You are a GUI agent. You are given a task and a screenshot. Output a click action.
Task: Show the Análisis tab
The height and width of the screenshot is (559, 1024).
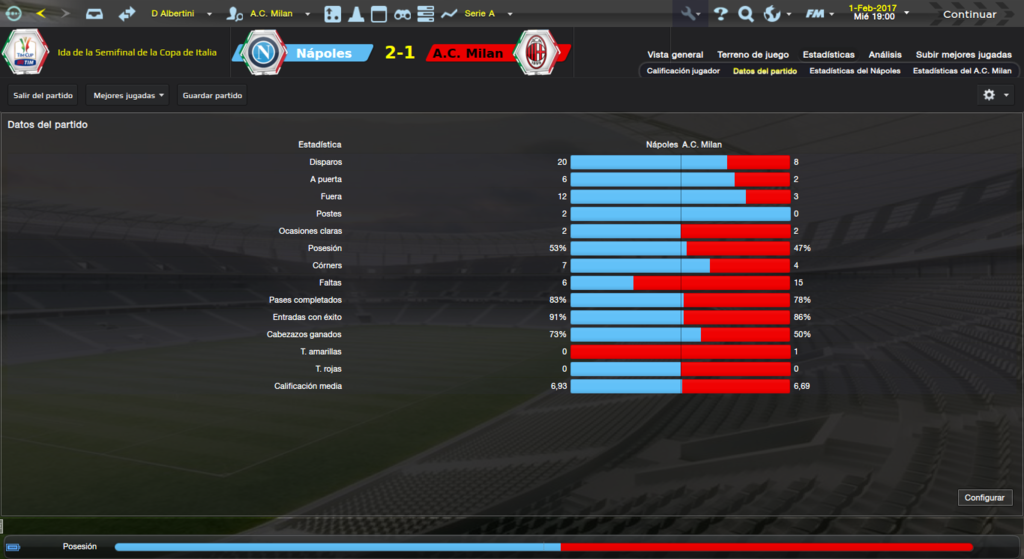click(x=885, y=54)
